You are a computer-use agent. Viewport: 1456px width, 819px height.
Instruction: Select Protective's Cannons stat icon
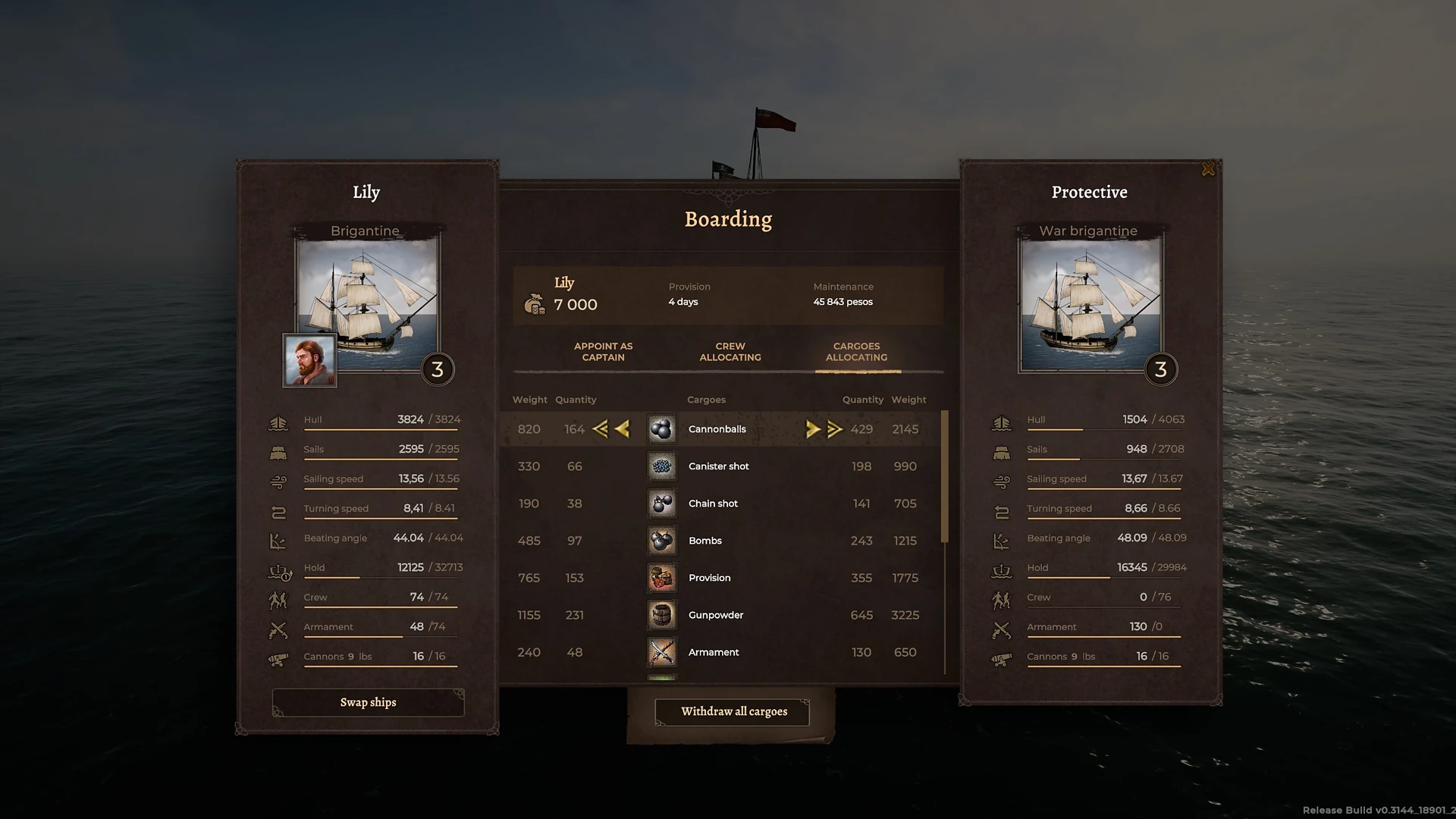coord(1002,659)
